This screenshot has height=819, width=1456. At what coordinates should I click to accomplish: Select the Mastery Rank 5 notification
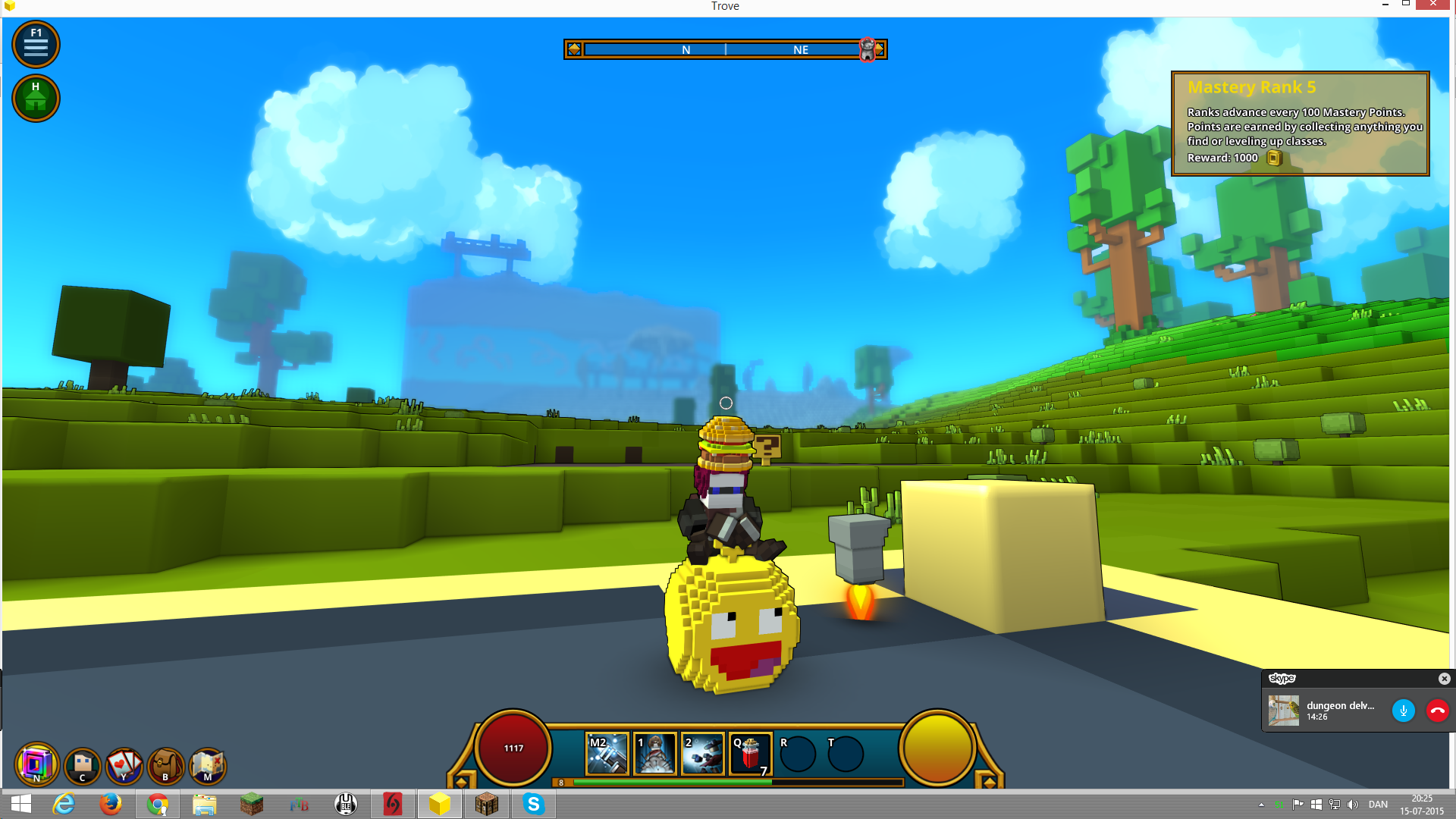1300,124
